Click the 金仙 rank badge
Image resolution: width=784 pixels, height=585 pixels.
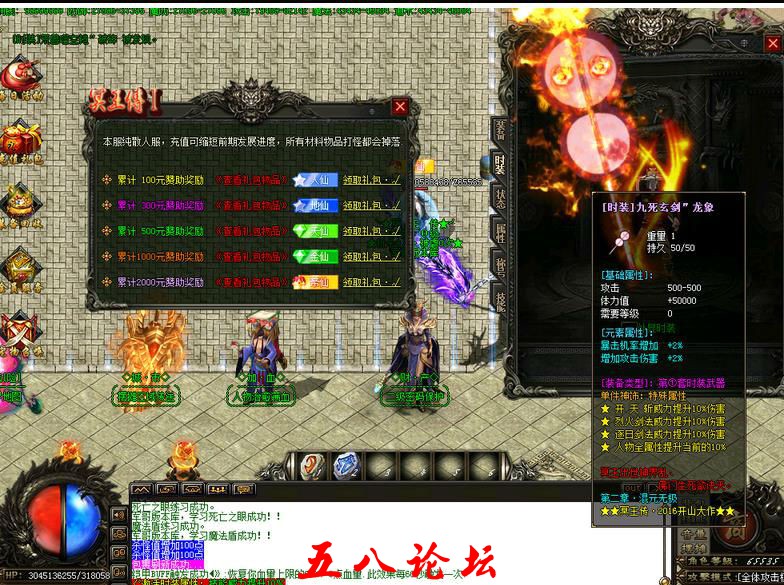point(315,256)
